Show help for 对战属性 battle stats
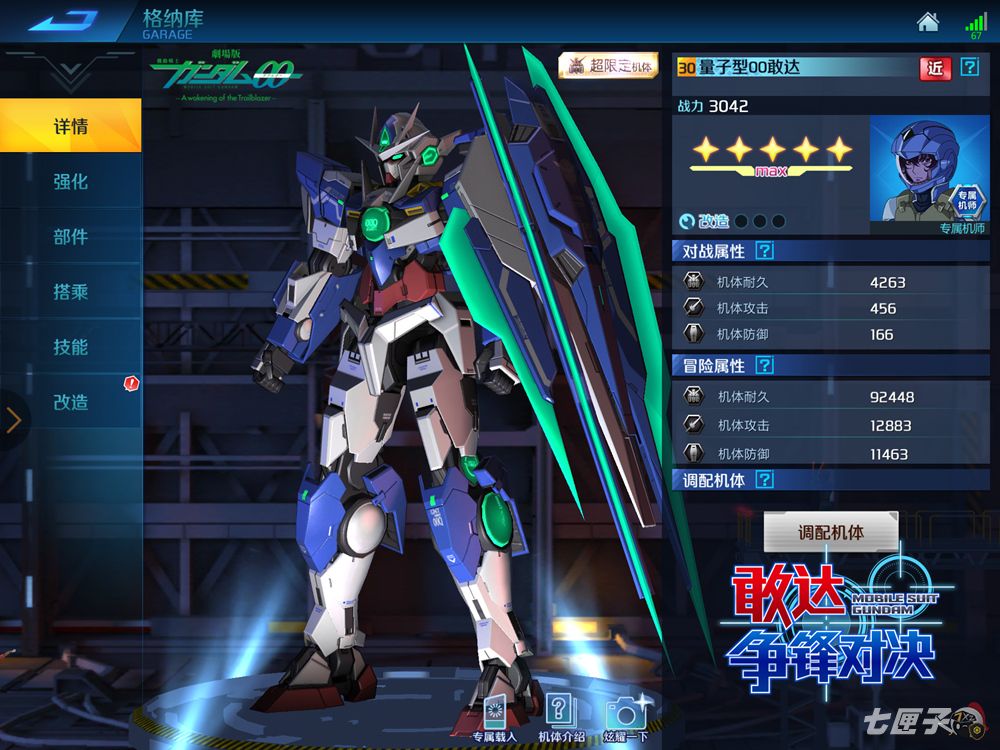 point(765,251)
